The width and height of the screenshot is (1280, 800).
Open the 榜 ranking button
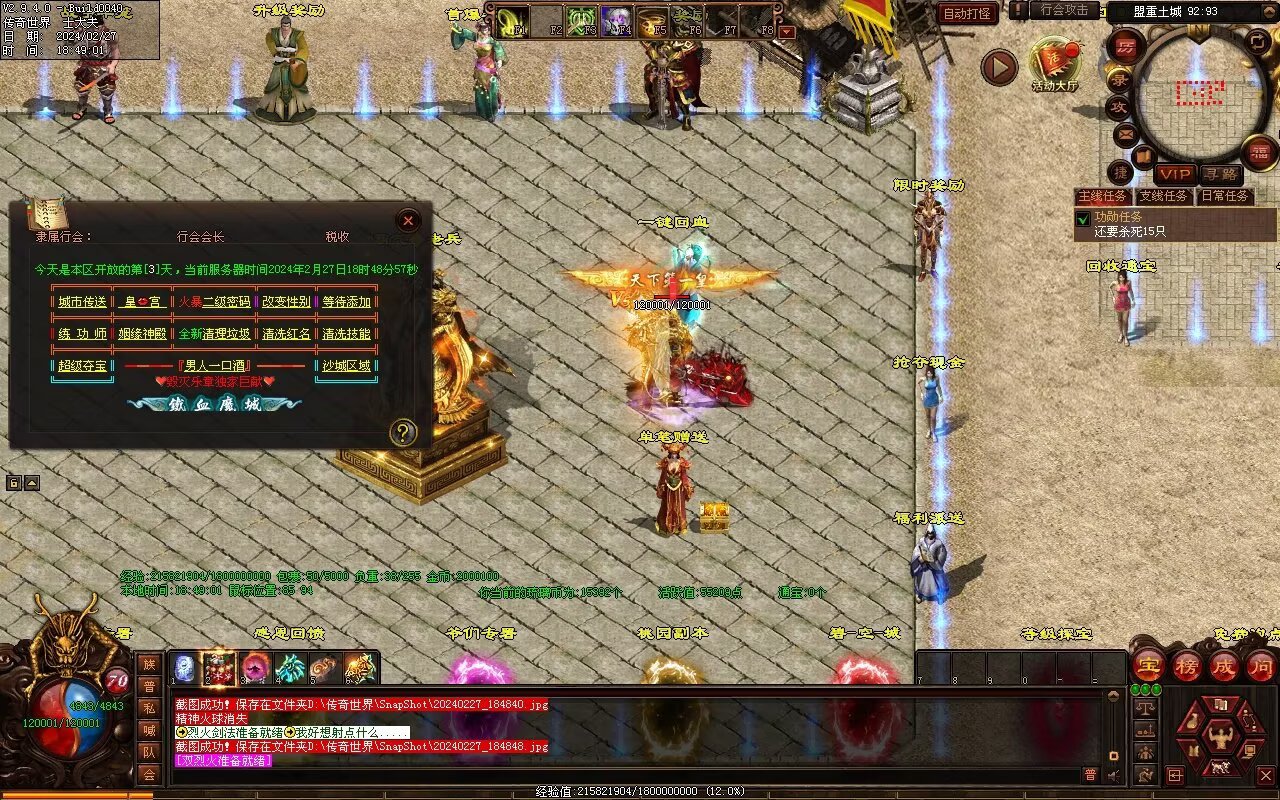point(1187,665)
